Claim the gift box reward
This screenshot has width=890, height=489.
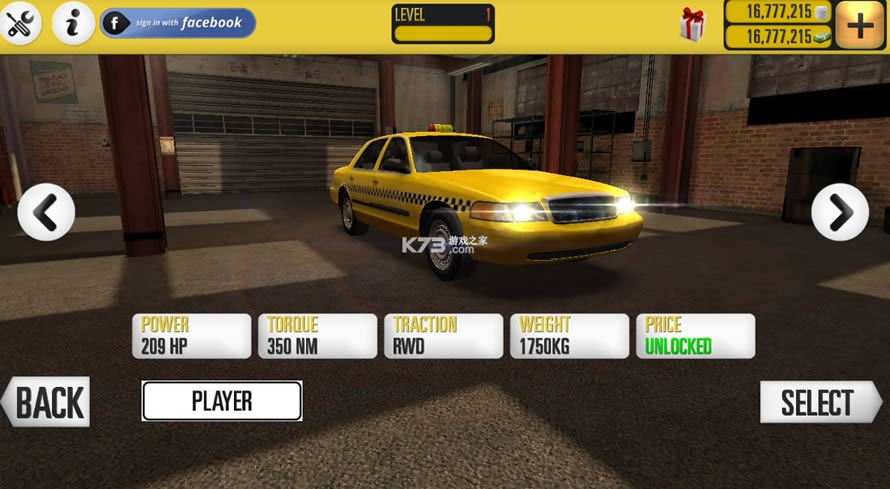pos(692,25)
